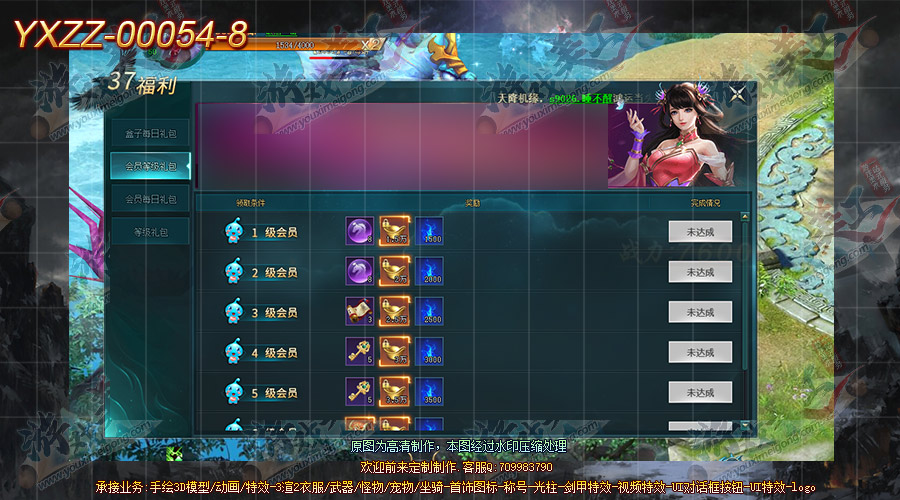This screenshot has width=900, height=500.
Task: Click 未达成 button for 2 级会员
Action: 700,272
